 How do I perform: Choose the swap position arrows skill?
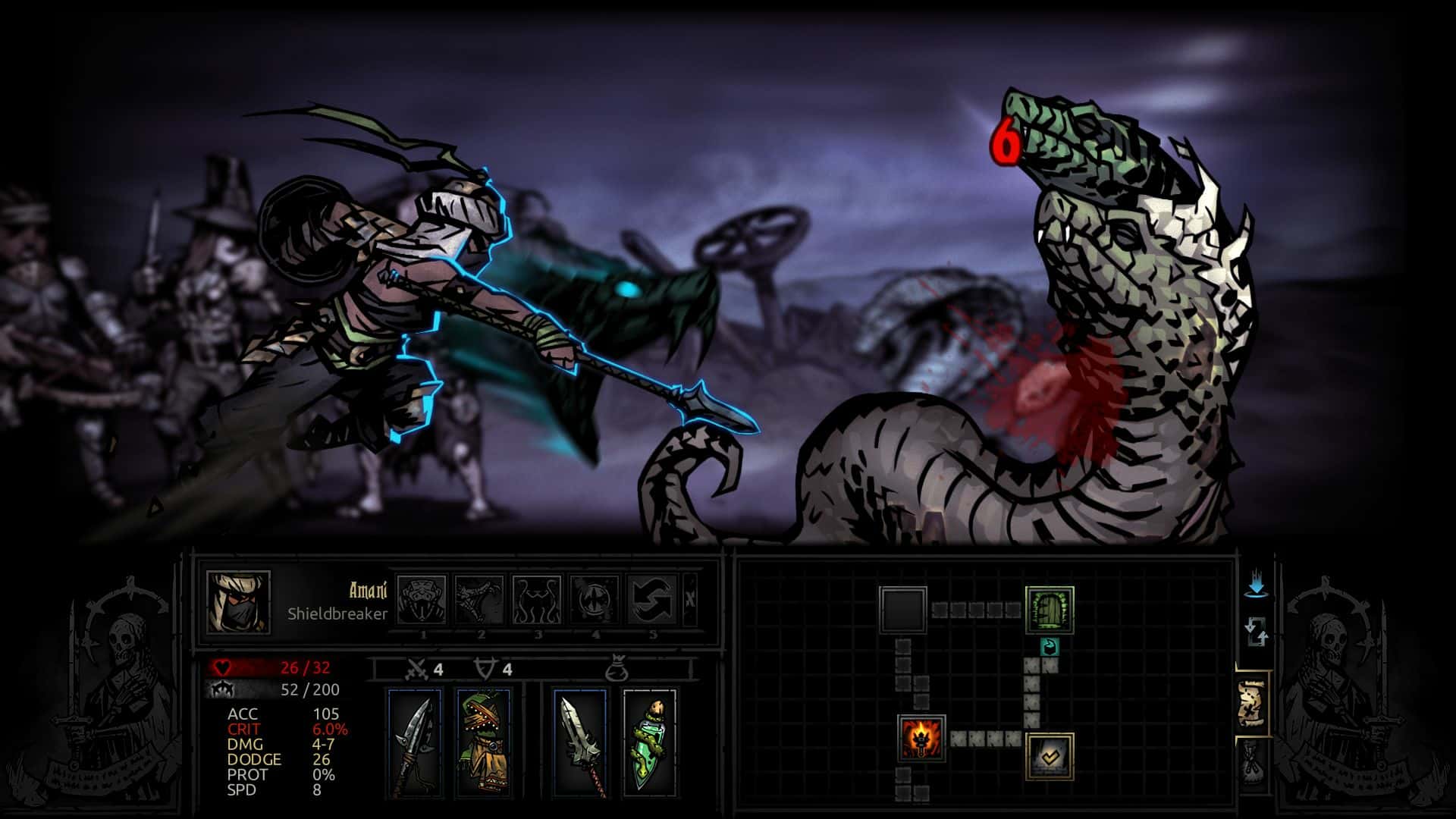coord(652,599)
